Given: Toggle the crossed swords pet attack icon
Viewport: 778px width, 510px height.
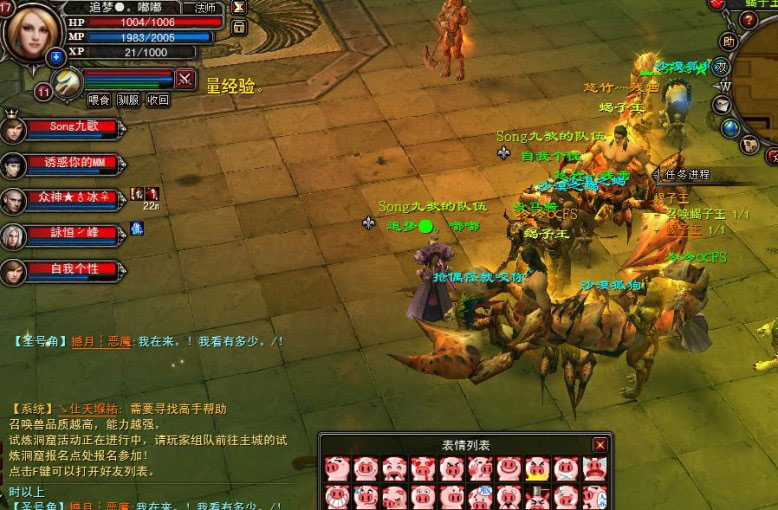Looking at the screenshot, I should click(185, 78).
